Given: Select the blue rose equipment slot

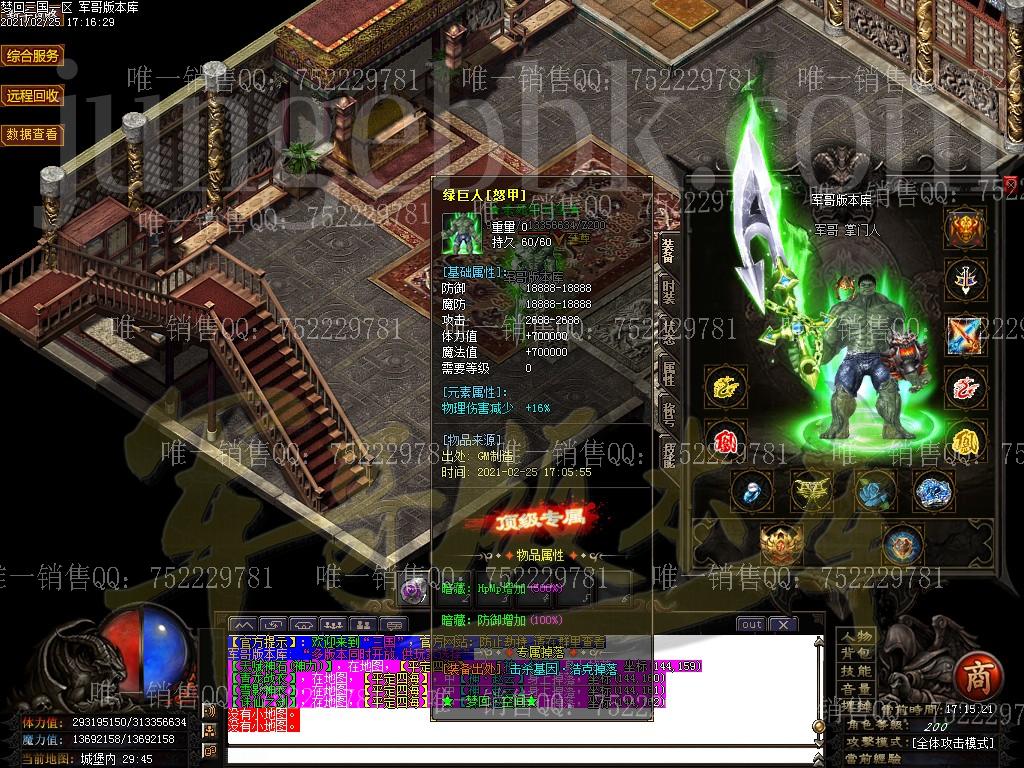Looking at the screenshot, I should tap(870, 492).
